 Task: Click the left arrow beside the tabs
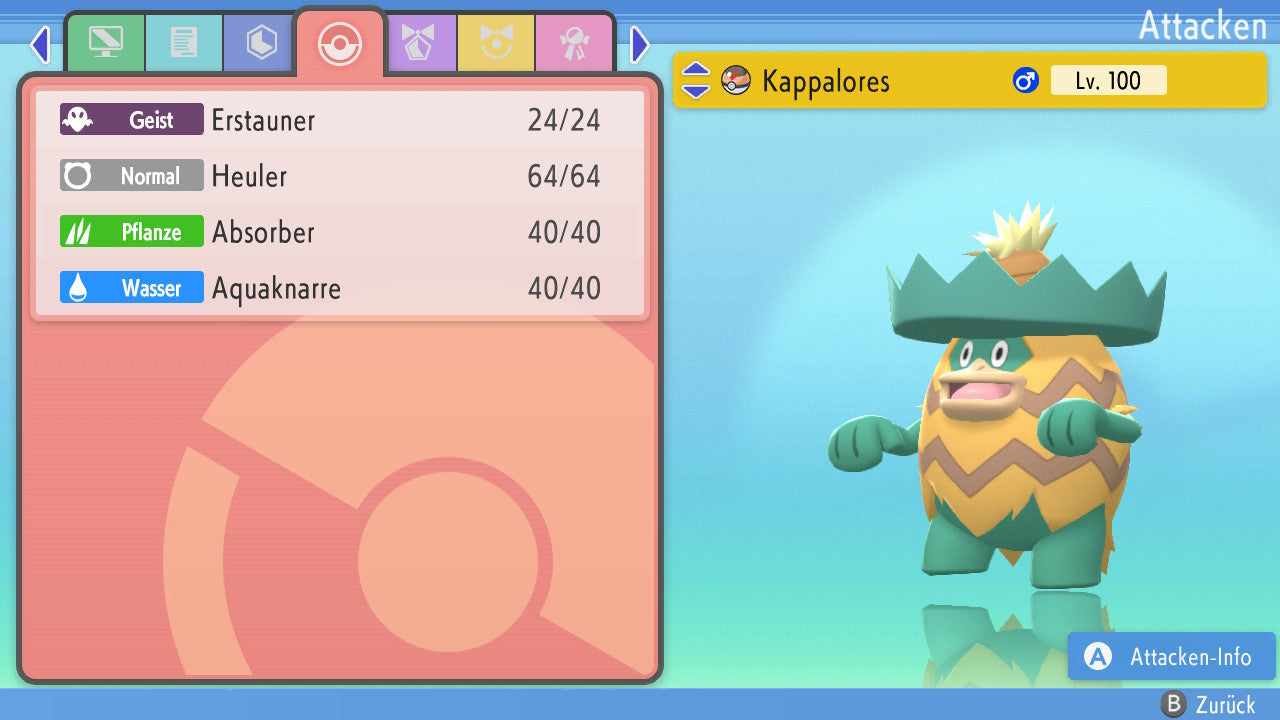point(39,44)
